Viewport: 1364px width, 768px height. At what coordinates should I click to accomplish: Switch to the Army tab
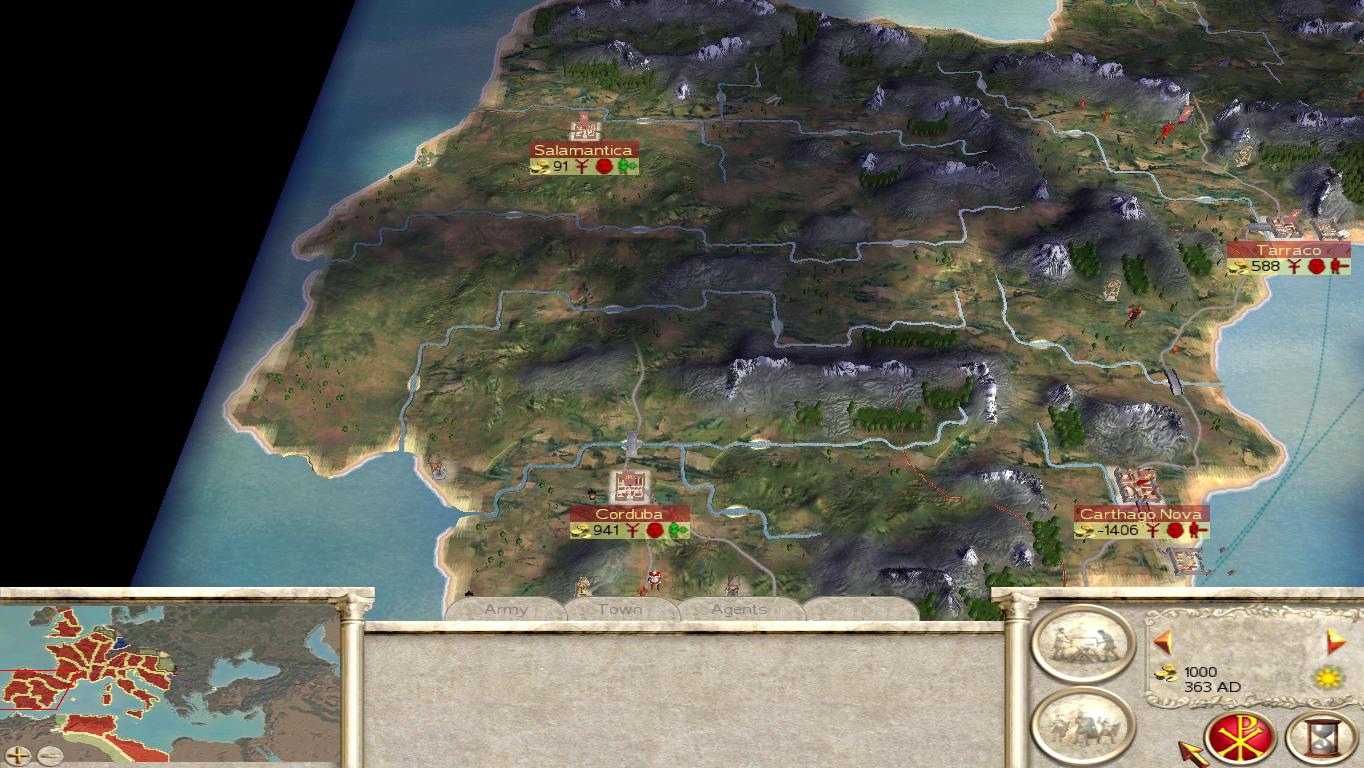pyautogui.click(x=506, y=609)
